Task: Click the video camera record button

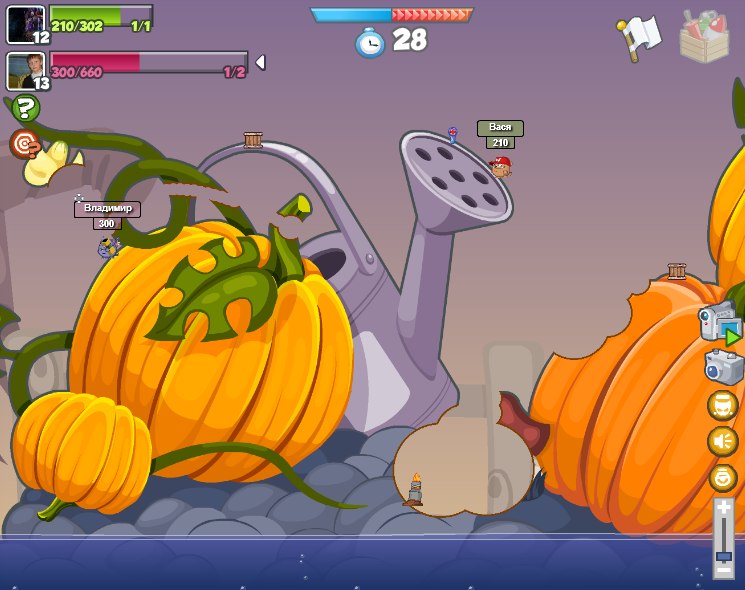Action: (x=720, y=324)
